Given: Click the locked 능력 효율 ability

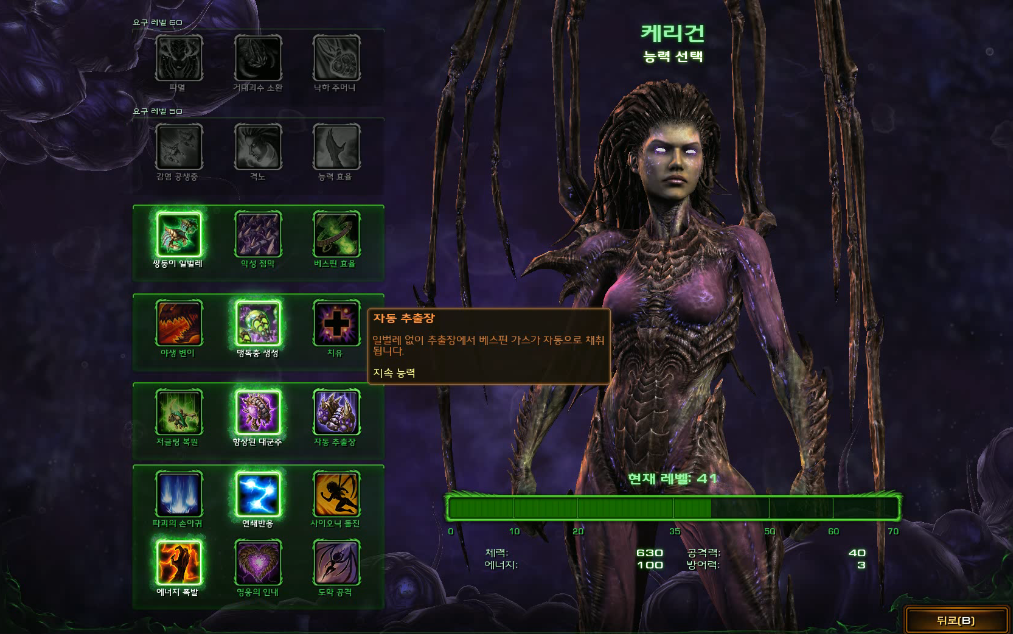Looking at the screenshot, I should 336,147.
